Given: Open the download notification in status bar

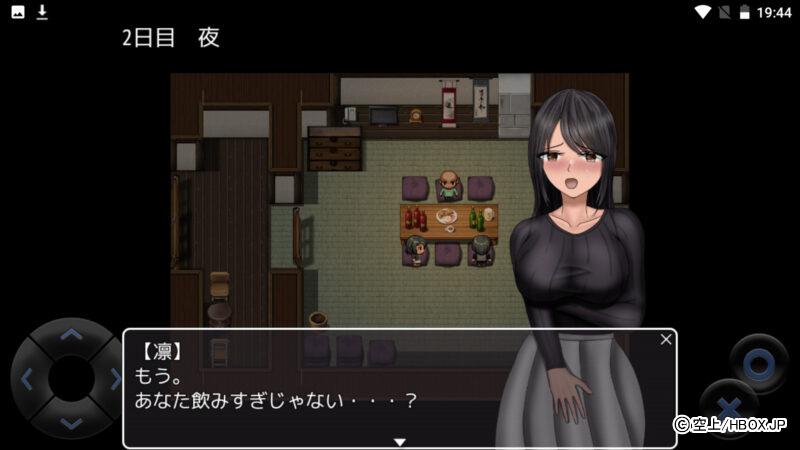Looking at the screenshot, I should pos(42,12).
